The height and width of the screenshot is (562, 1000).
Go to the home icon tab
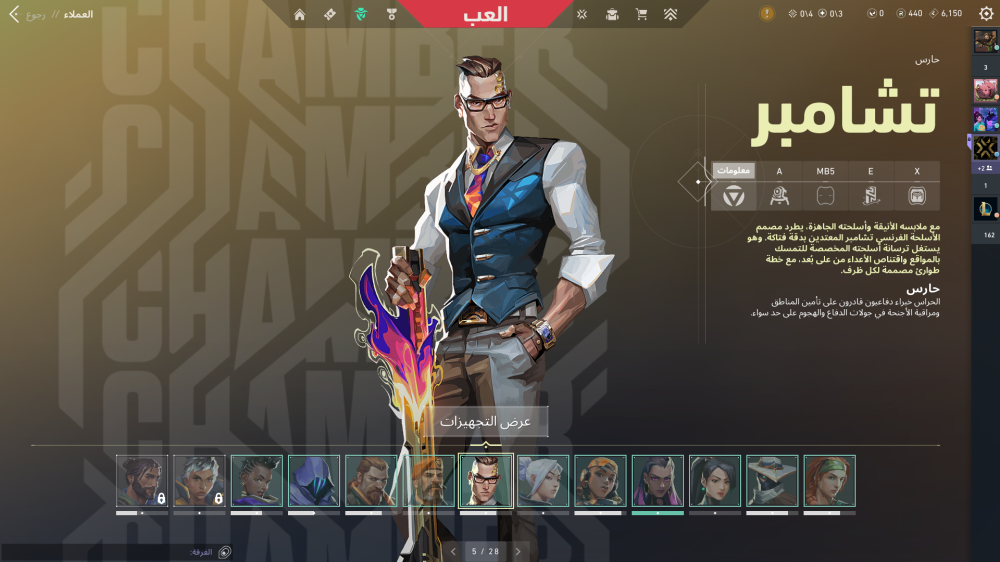pyautogui.click(x=300, y=14)
